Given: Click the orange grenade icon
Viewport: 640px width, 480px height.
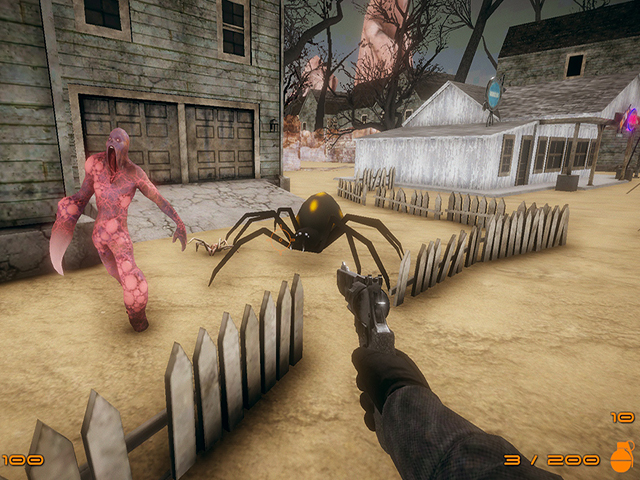Looking at the screenshot, I should 621,459.
